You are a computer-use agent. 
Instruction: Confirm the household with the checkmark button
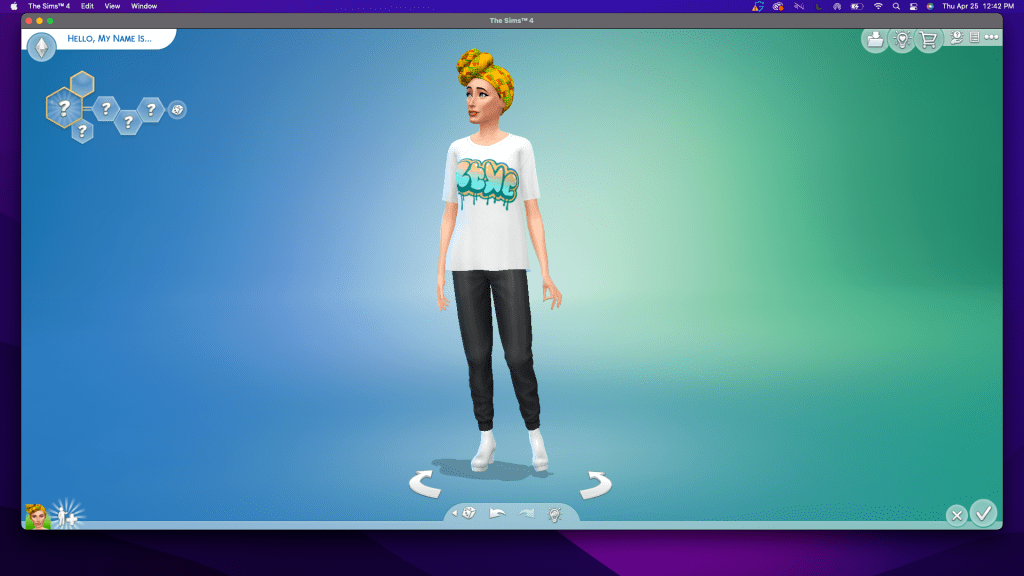coord(984,513)
